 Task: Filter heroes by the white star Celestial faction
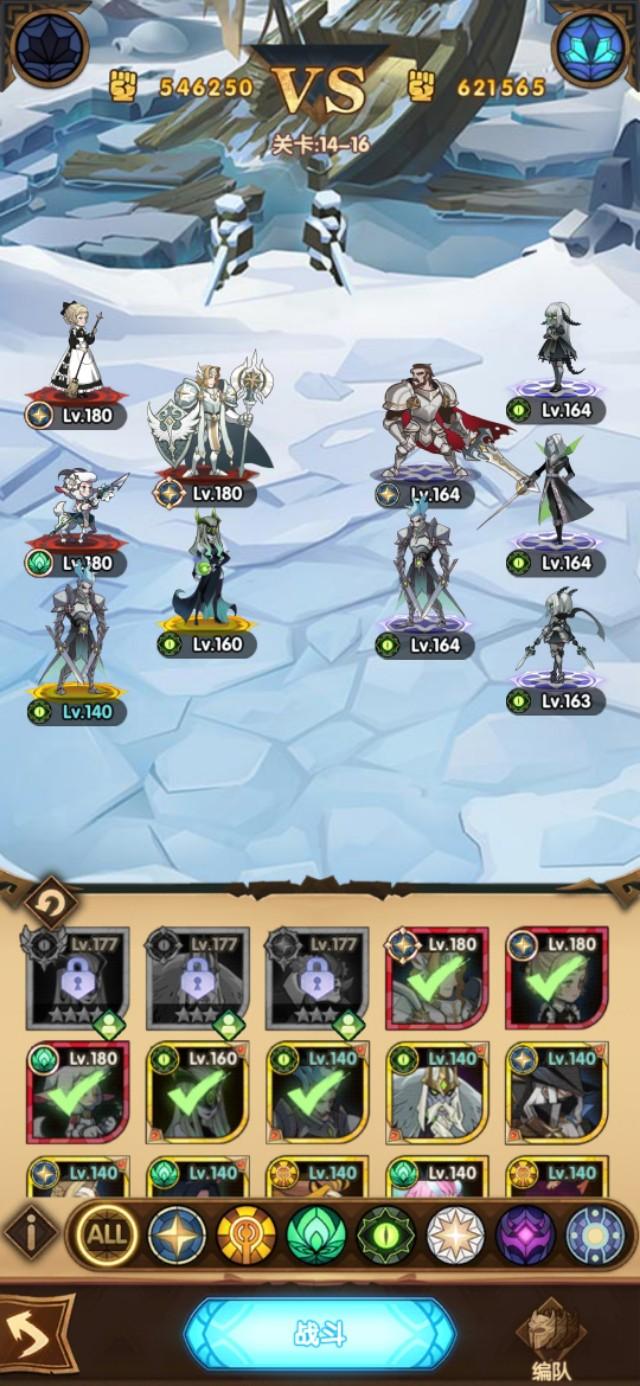click(456, 1235)
